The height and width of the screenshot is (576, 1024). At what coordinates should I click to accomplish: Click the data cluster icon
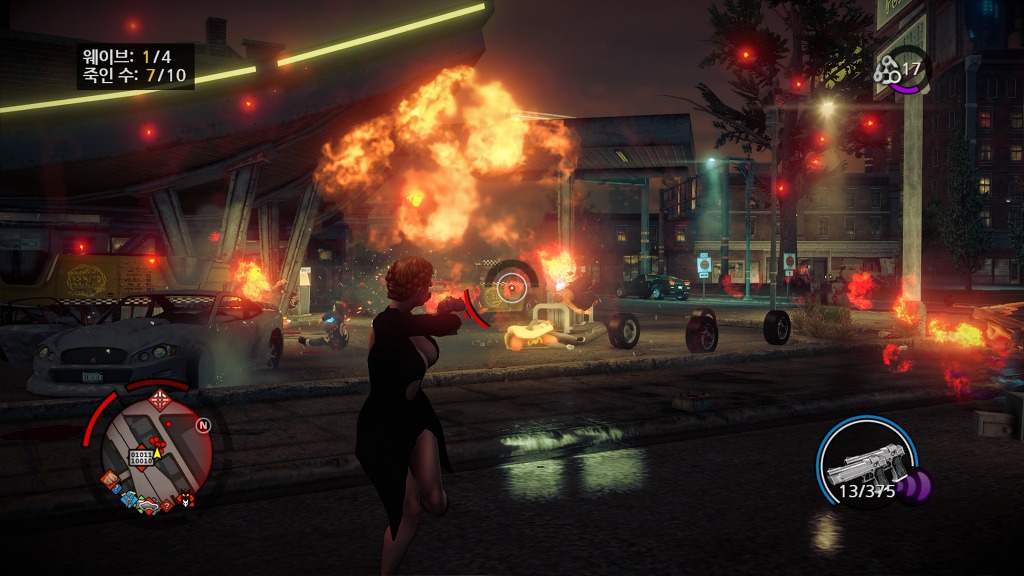click(887, 69)
